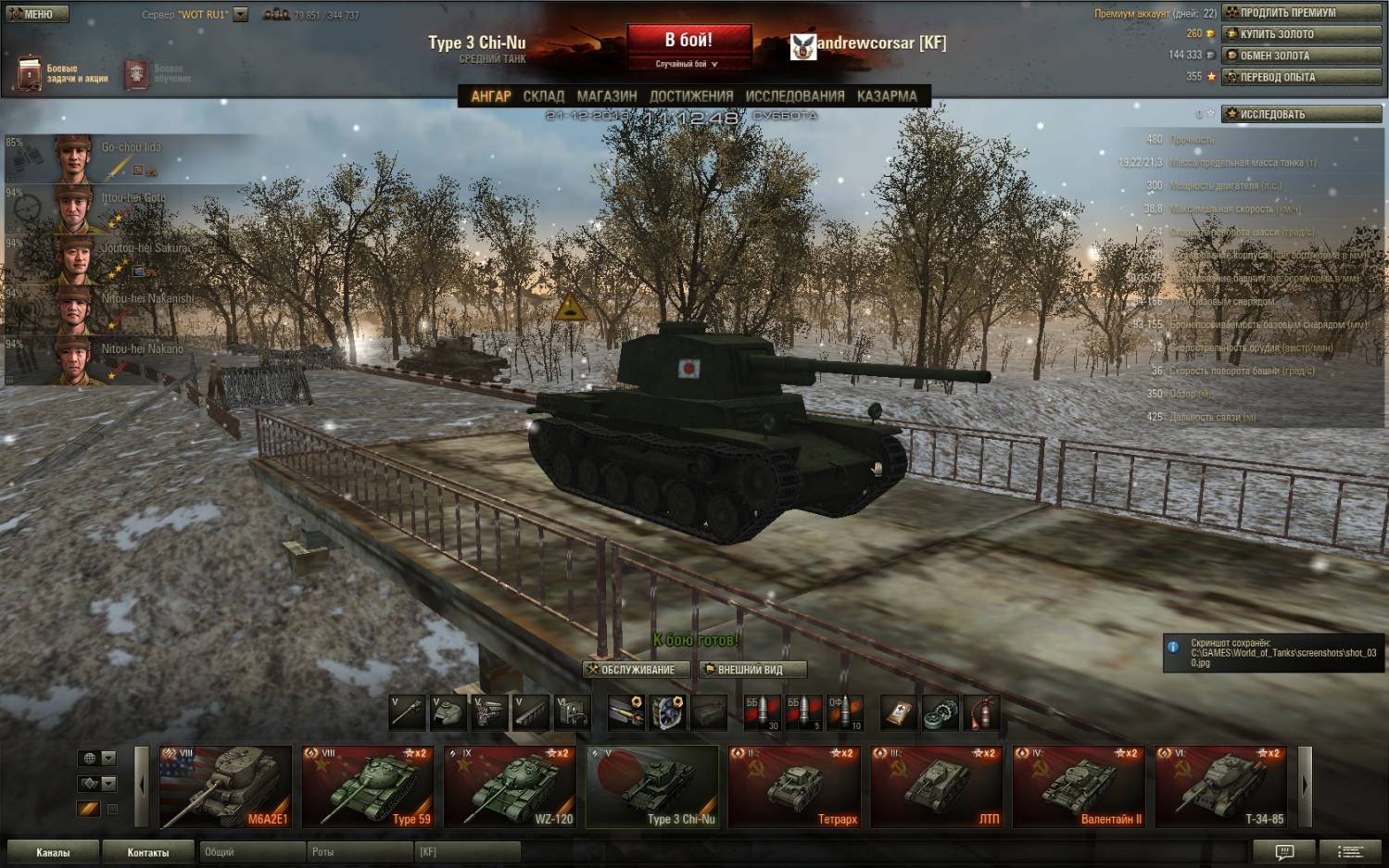The width and height of the screenshot is (1389, 868).
Task: Click ПРОДЛИТЬ ПРЕМИУМ button
Action: click(x=1301, y=13)
